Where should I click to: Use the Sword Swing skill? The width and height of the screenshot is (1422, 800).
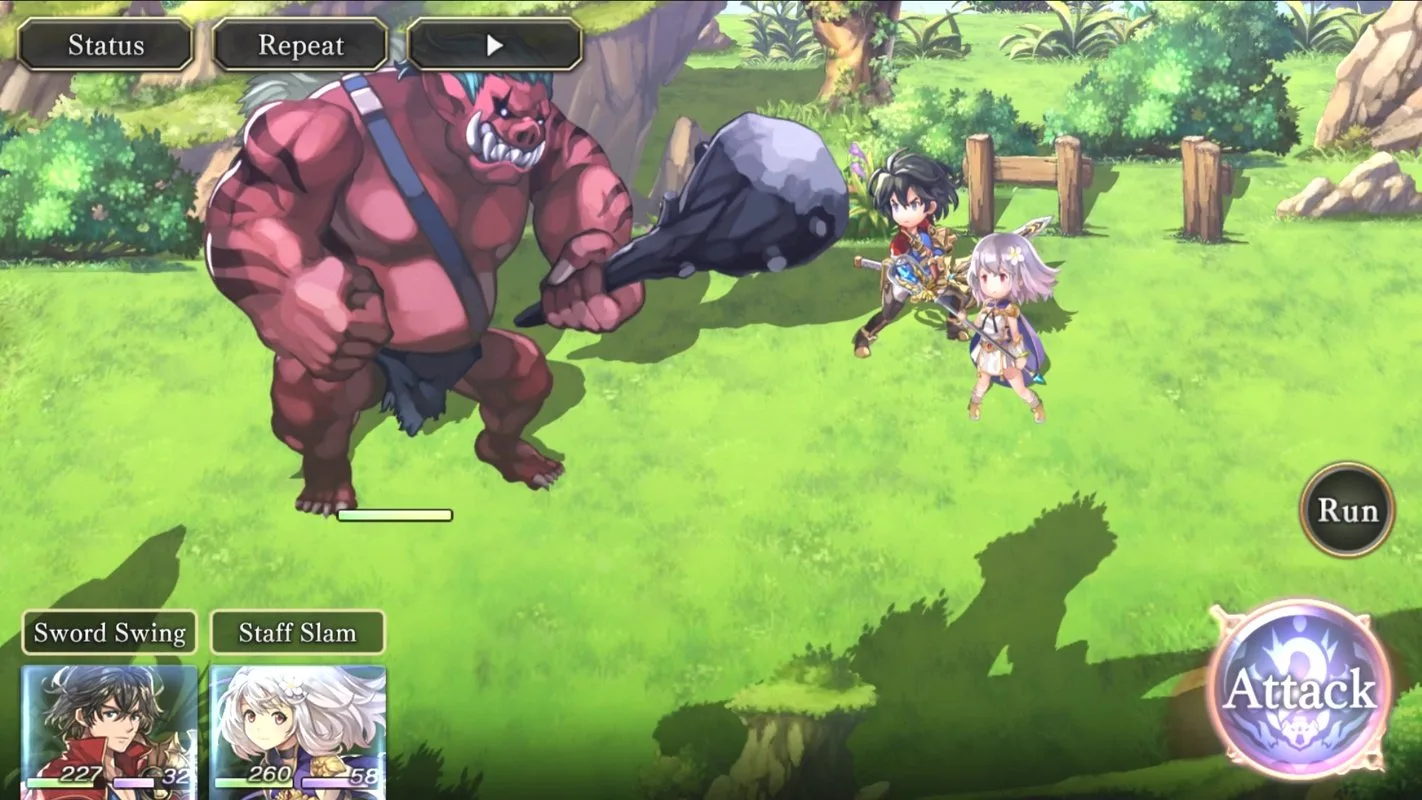tap(108, 632)
